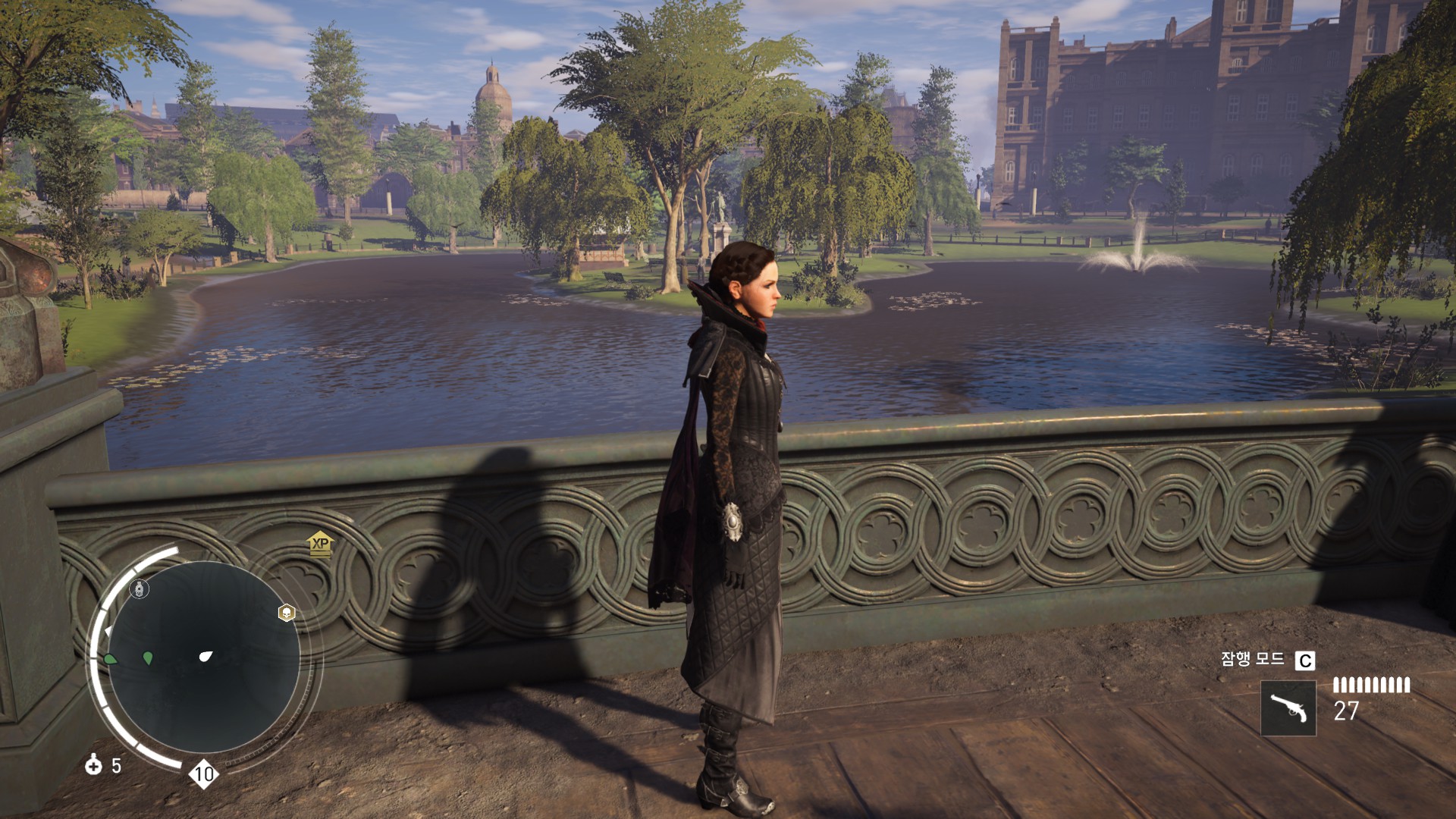Click the bottle marker on the minimap edge
This screenshot has width=1456, height=819.
point(140,589)
